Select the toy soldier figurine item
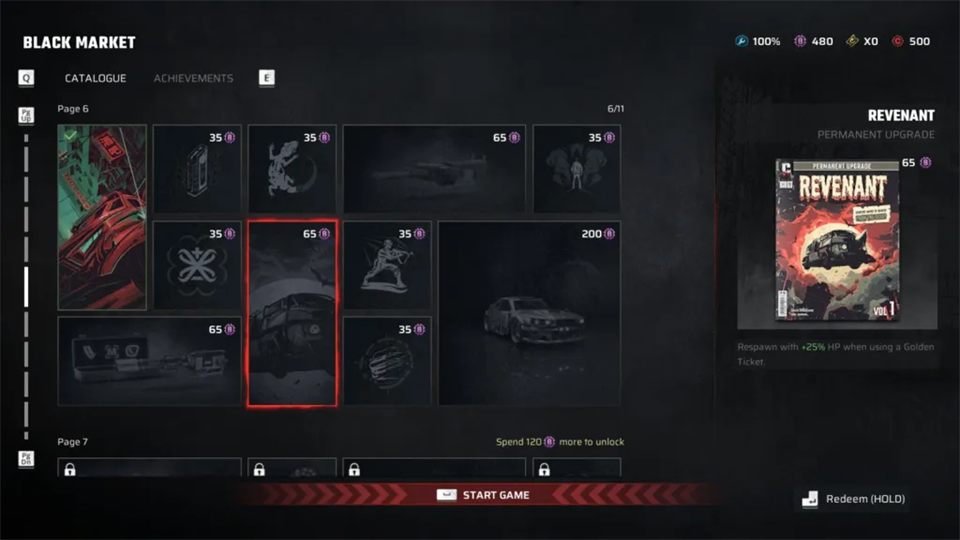Screen dimensions: 960x540 [387, 265]
